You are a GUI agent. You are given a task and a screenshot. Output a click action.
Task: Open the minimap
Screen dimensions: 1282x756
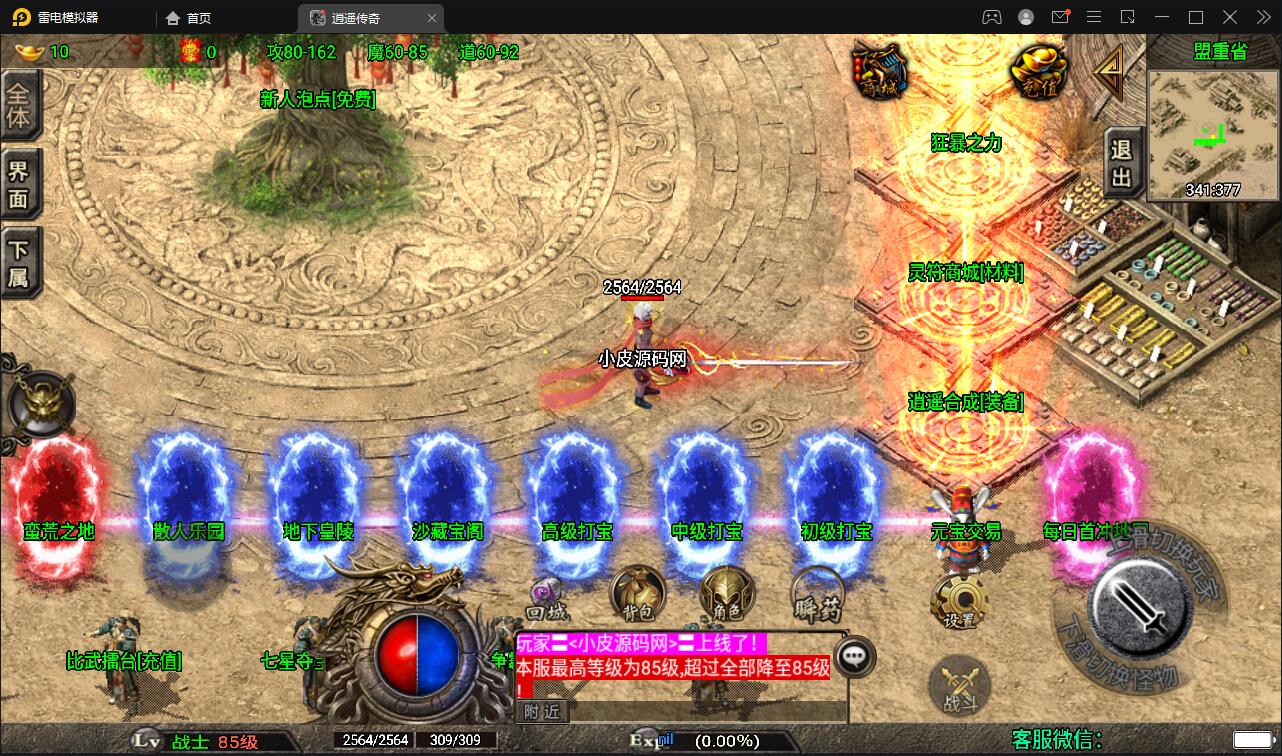click(1213, 133)
